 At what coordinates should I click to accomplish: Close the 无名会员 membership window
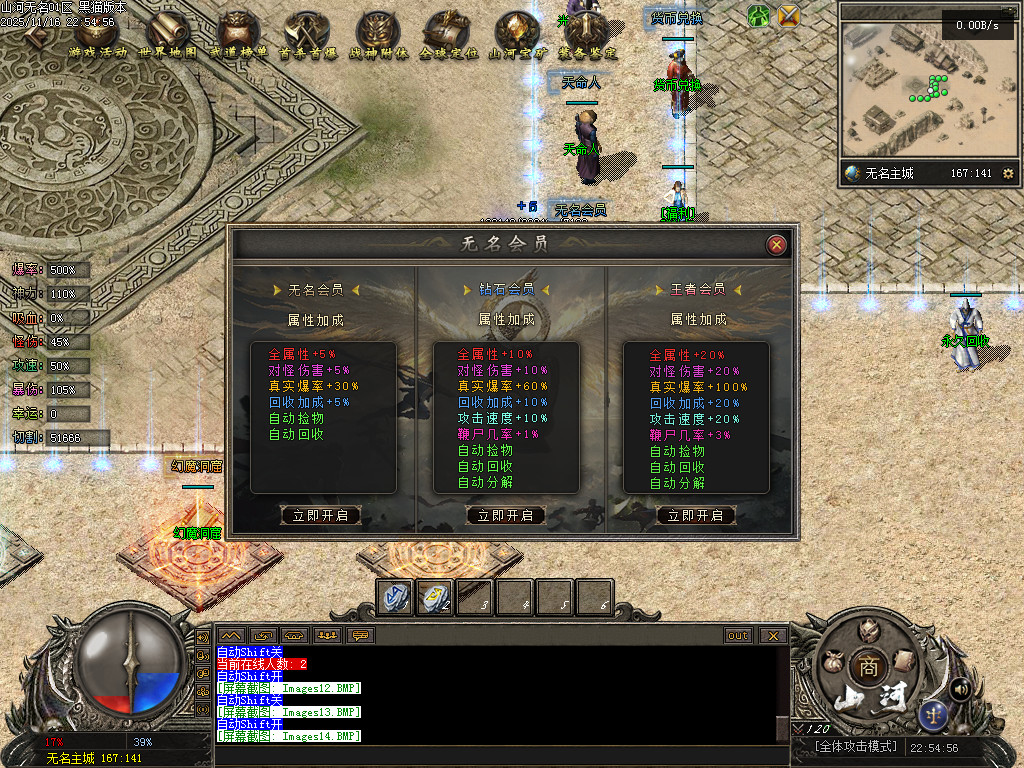[776, 245]
